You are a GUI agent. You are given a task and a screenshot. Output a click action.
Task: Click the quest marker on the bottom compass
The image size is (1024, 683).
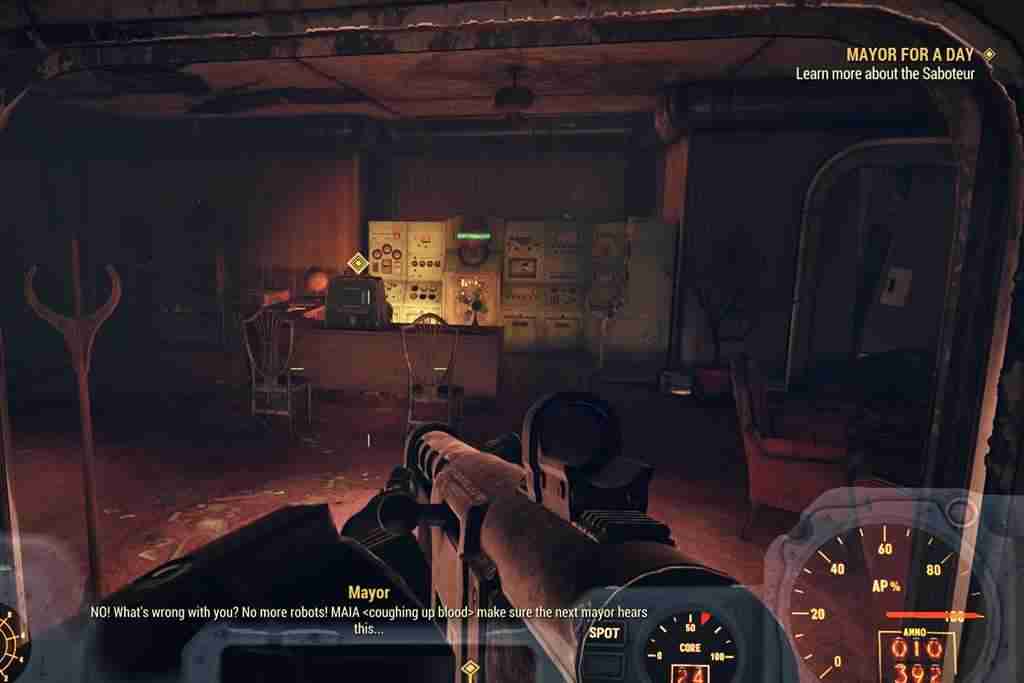coord(469,667)
